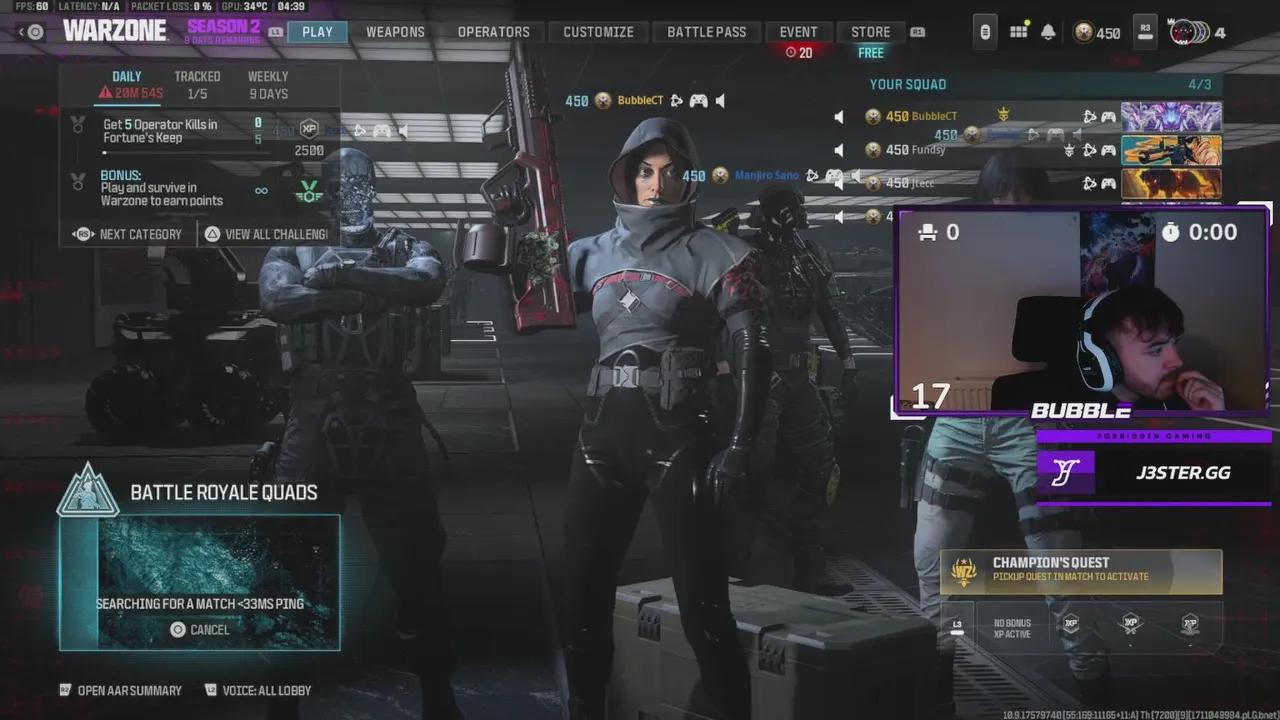Click the Champion's Quest WZ emblem
The height and width of the screenshot is (720, 1280).
click(x=962, y=571)
